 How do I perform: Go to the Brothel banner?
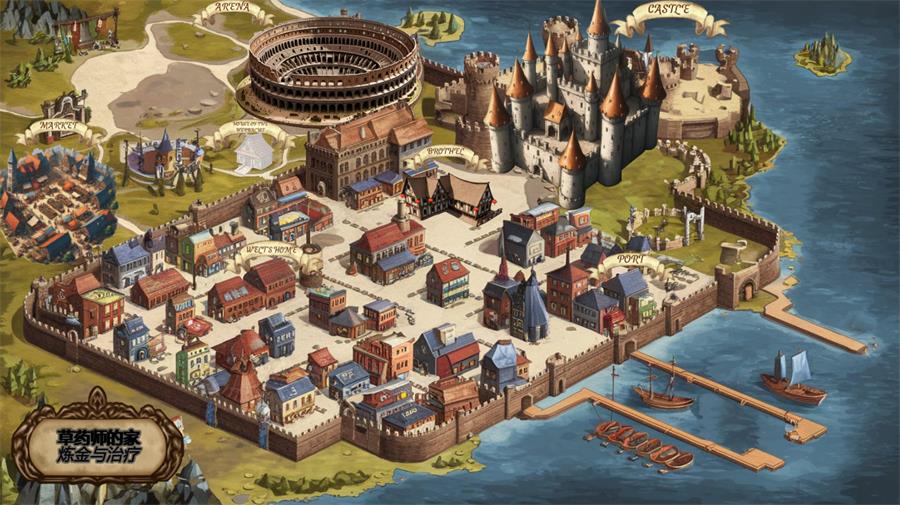pyautogui.click(x=442, y=153)
